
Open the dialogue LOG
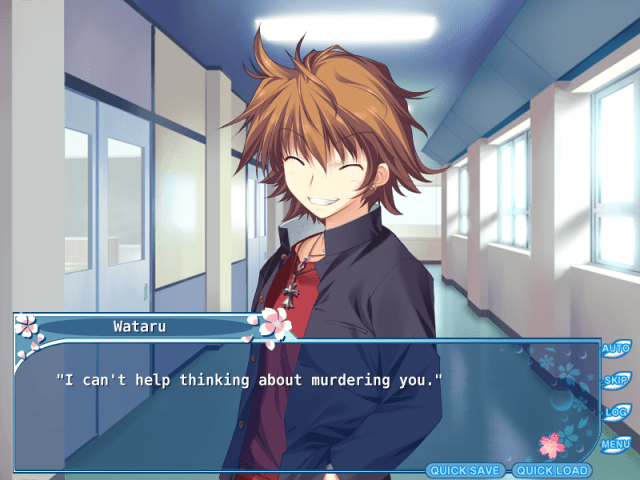pyautogui.click(x=614, y=411)
